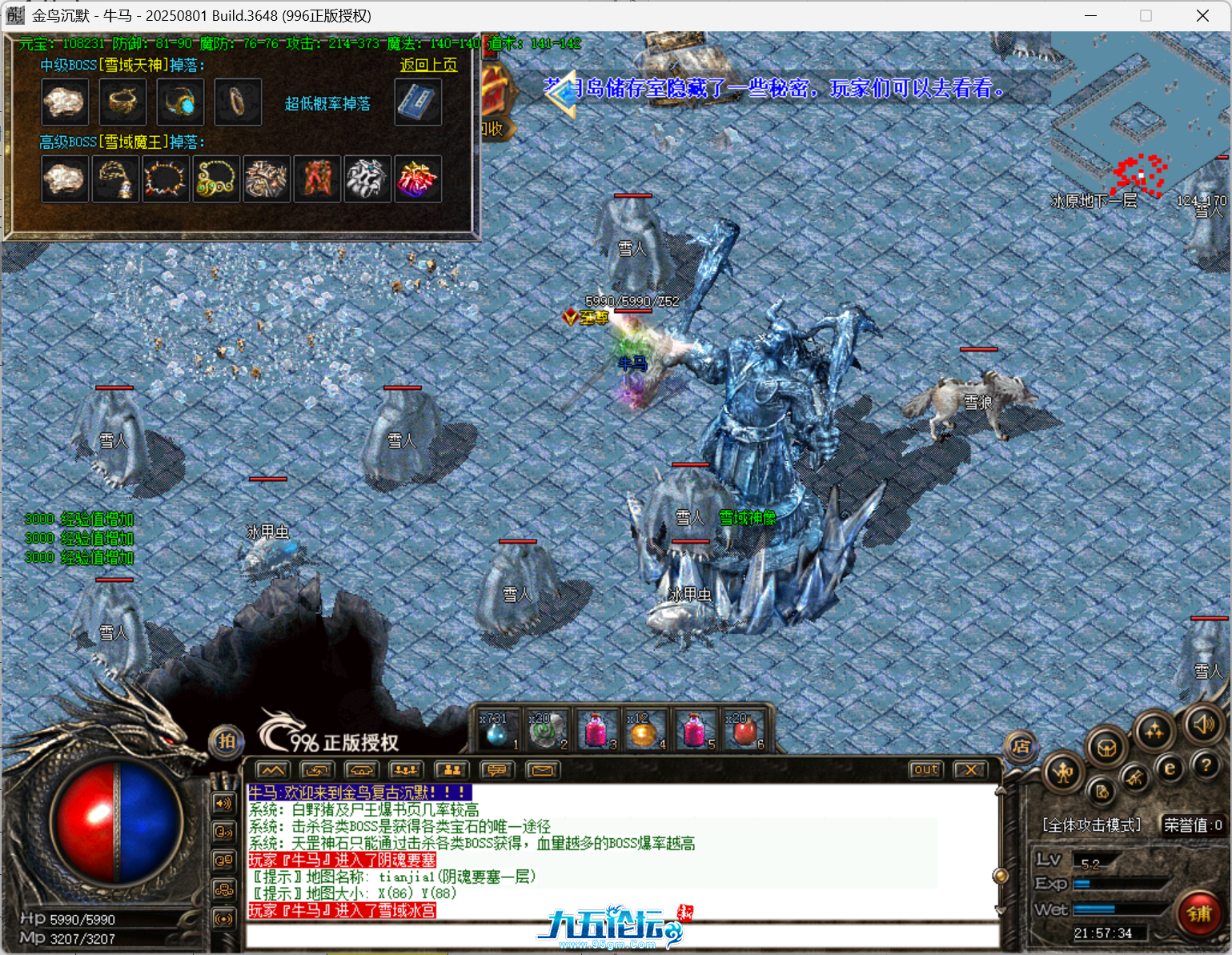Click the character figure icon in the circular menu
Image resolution: width=1232 pixels, height=955 pixels.
point(1064,773)
